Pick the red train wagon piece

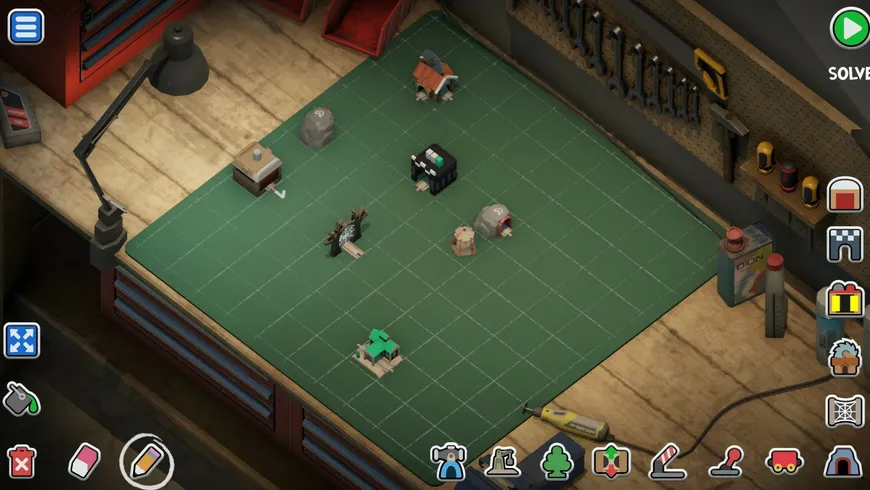point(784,461)
